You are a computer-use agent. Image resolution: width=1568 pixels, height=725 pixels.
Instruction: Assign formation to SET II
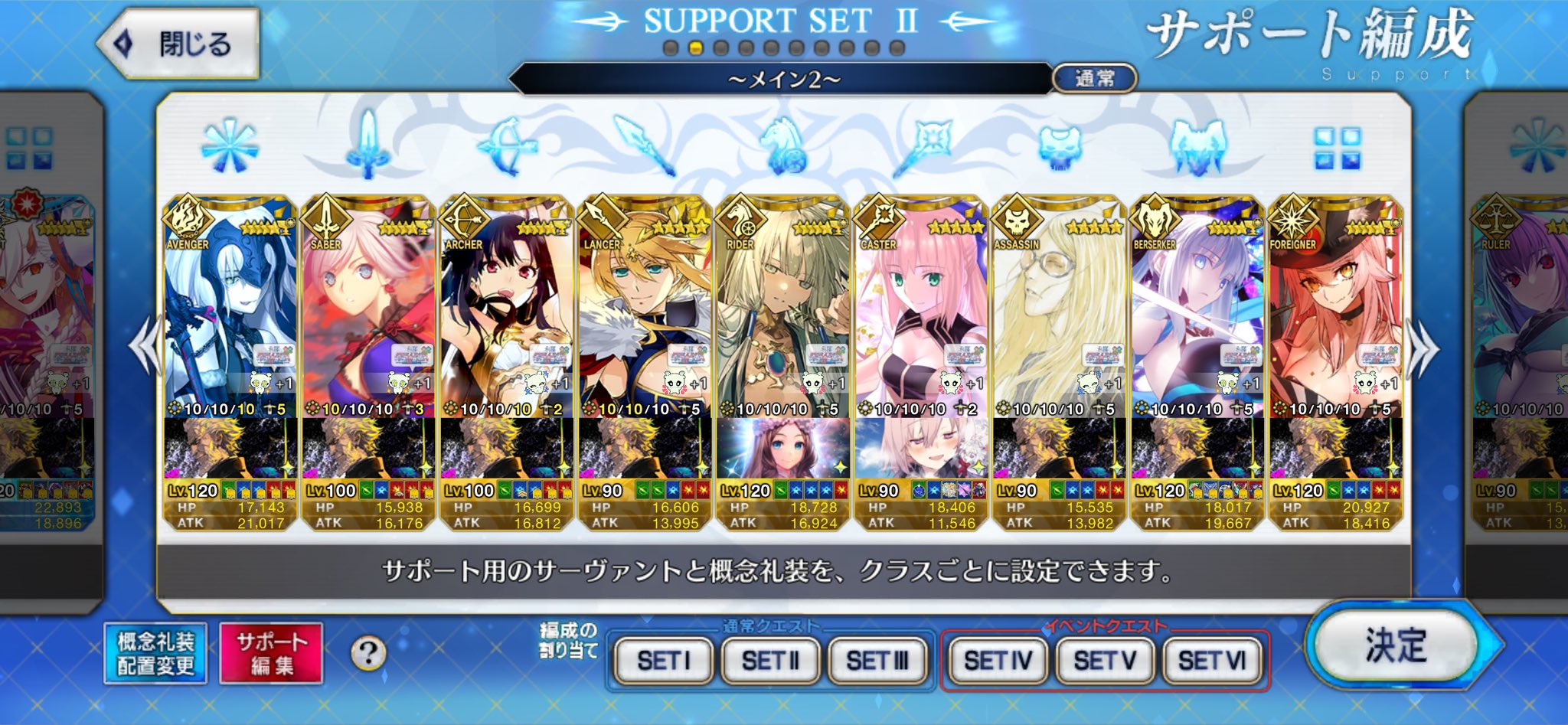point(770,660)
